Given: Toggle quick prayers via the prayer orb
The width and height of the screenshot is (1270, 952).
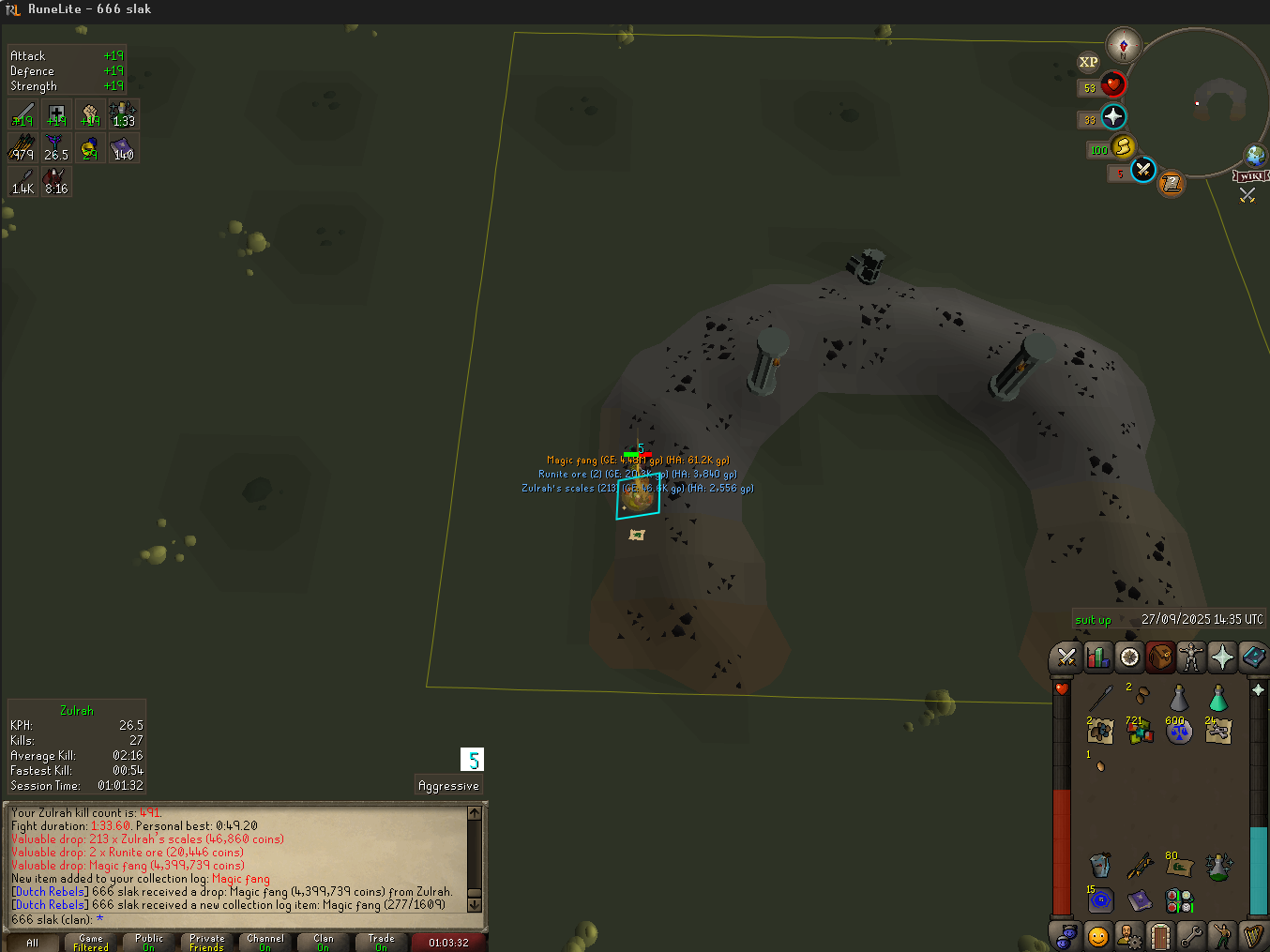Looking at the screenshot, I should [1113, 117].
